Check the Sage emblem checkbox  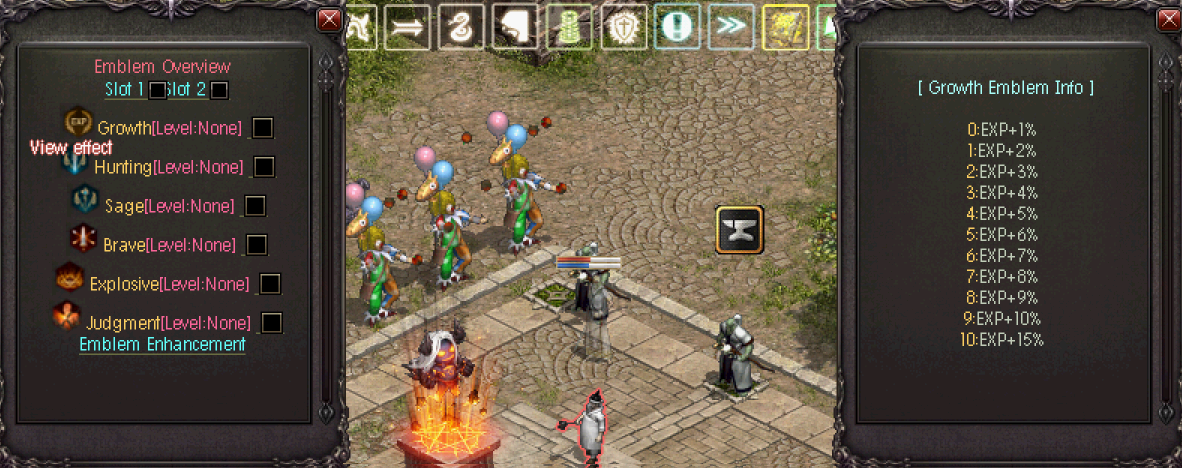[x=256, y=205]
